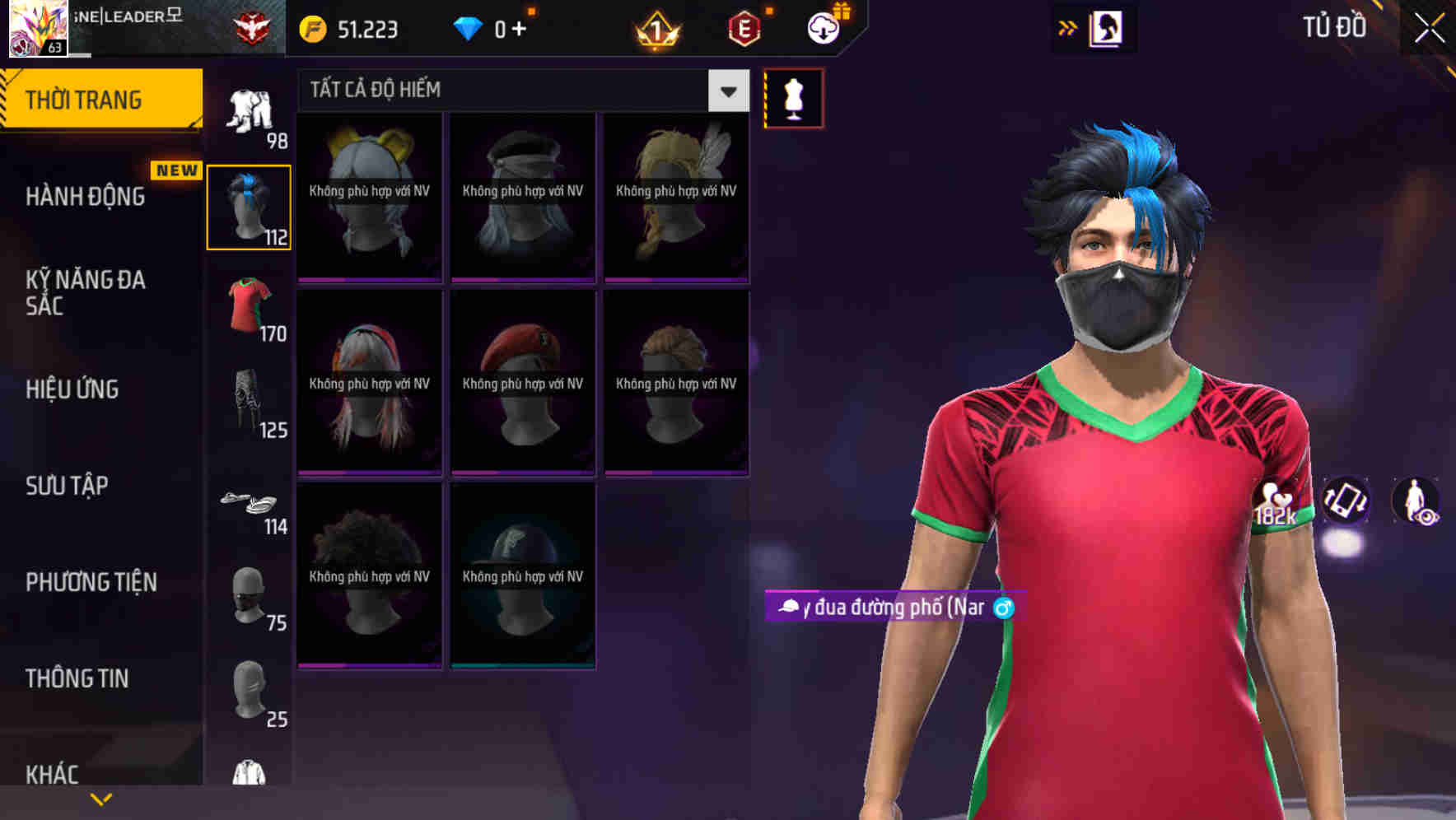Image resolution: width=1456 pixels, height=820 pixels.
Task: Expand the bottom sidebar chevron
Action: click(x=100, y=798)
